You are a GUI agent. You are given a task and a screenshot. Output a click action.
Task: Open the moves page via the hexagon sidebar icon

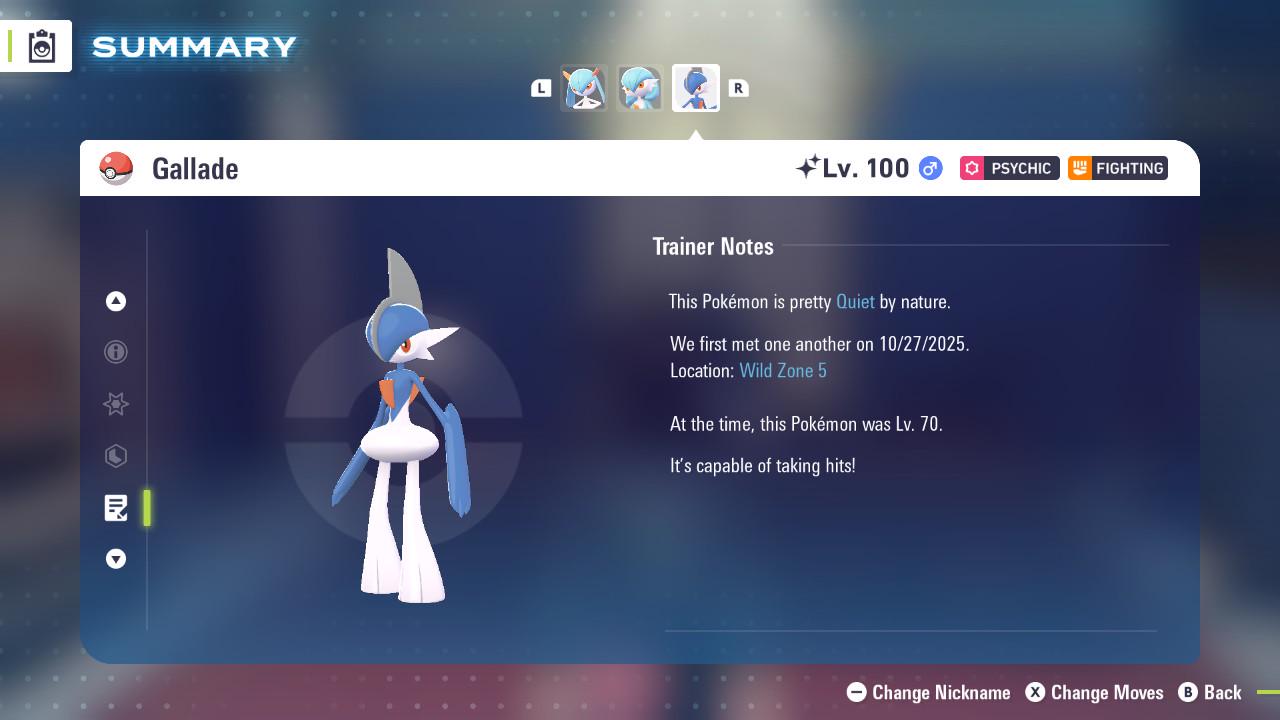coord(116,456)
